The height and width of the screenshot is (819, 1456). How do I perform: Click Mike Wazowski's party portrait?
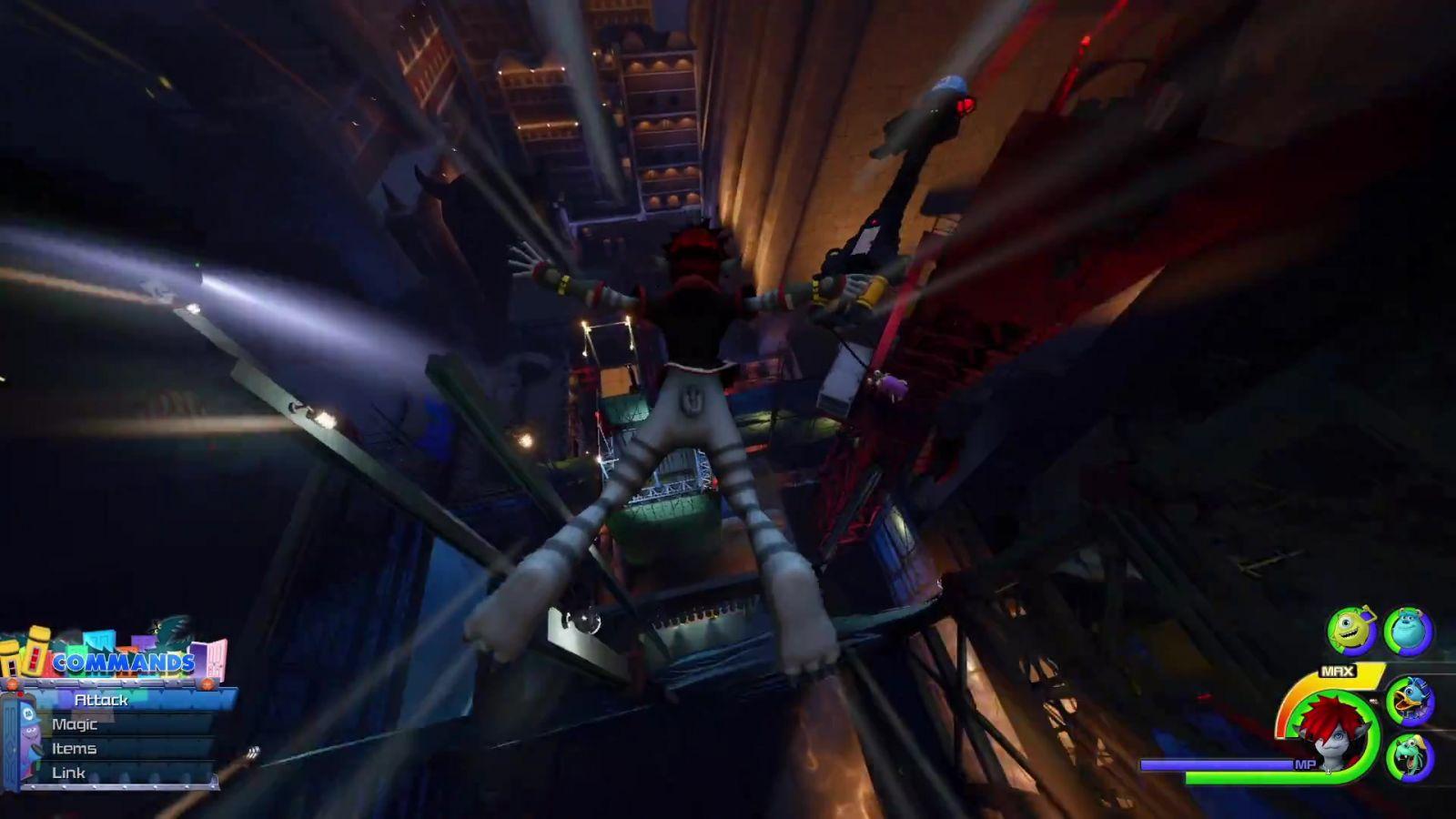[x=1351, y=631]
